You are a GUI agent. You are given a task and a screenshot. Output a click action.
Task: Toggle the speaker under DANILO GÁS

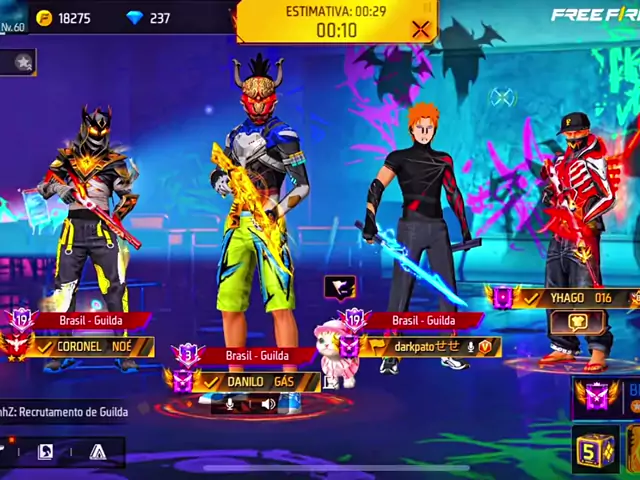tap(268, 404)
